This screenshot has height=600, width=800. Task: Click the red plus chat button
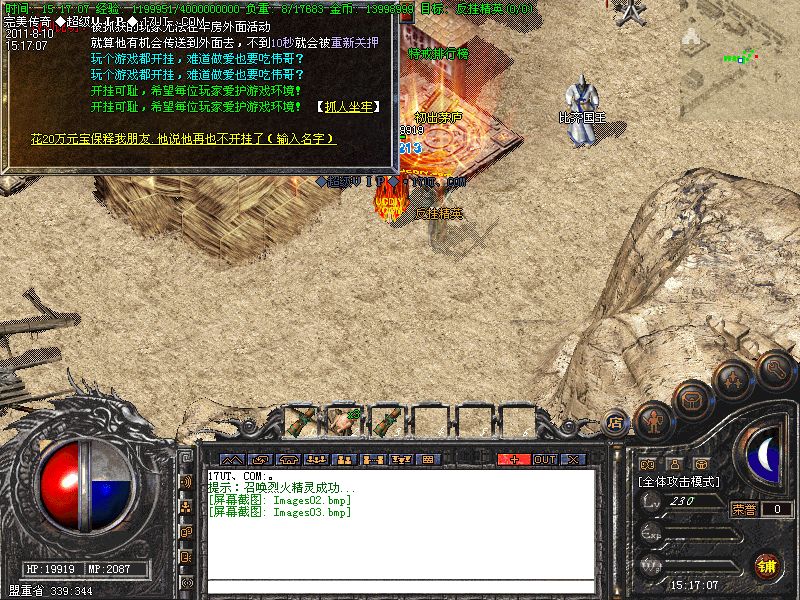click(x=514, y=459)
